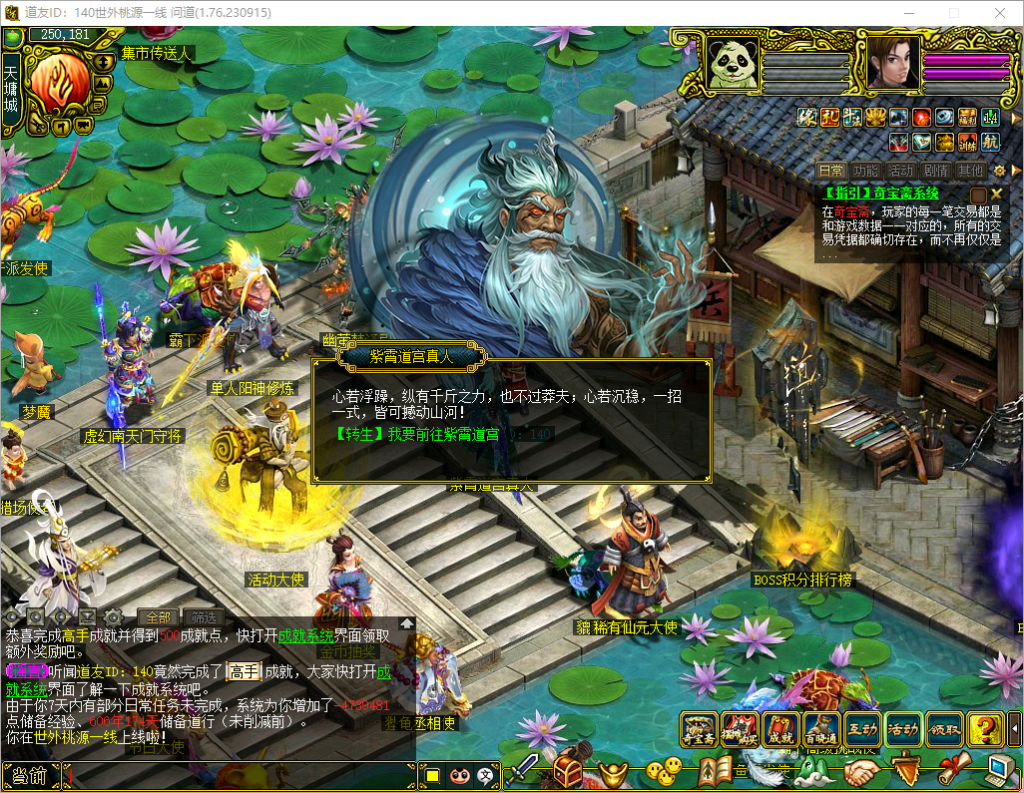Switch to the 功能 tracker tab
Viewport: 1024px width, 793px height.
[x=866, y=171]
